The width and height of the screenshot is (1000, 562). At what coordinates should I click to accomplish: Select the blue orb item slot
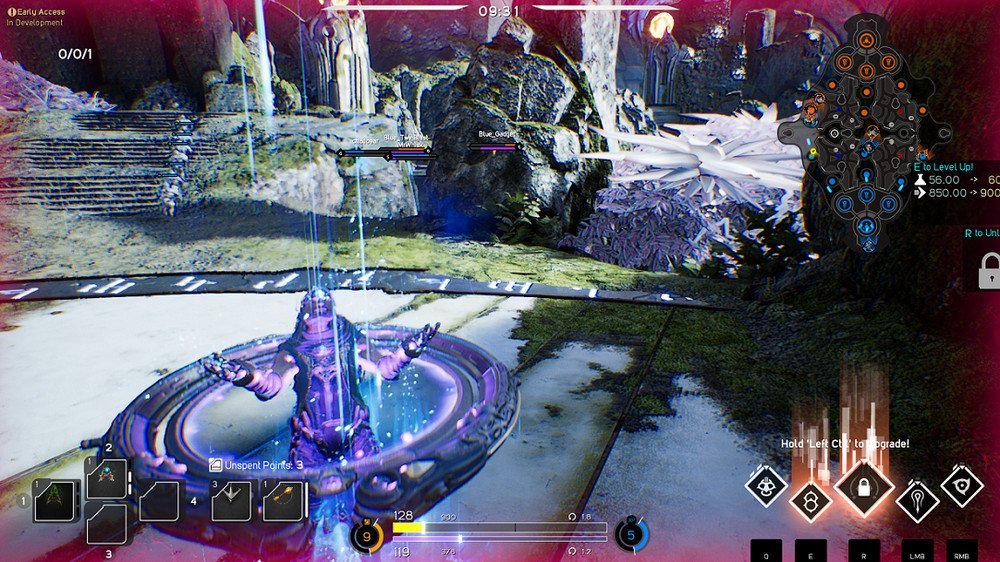pyautogui.click(x=106, y=478)
